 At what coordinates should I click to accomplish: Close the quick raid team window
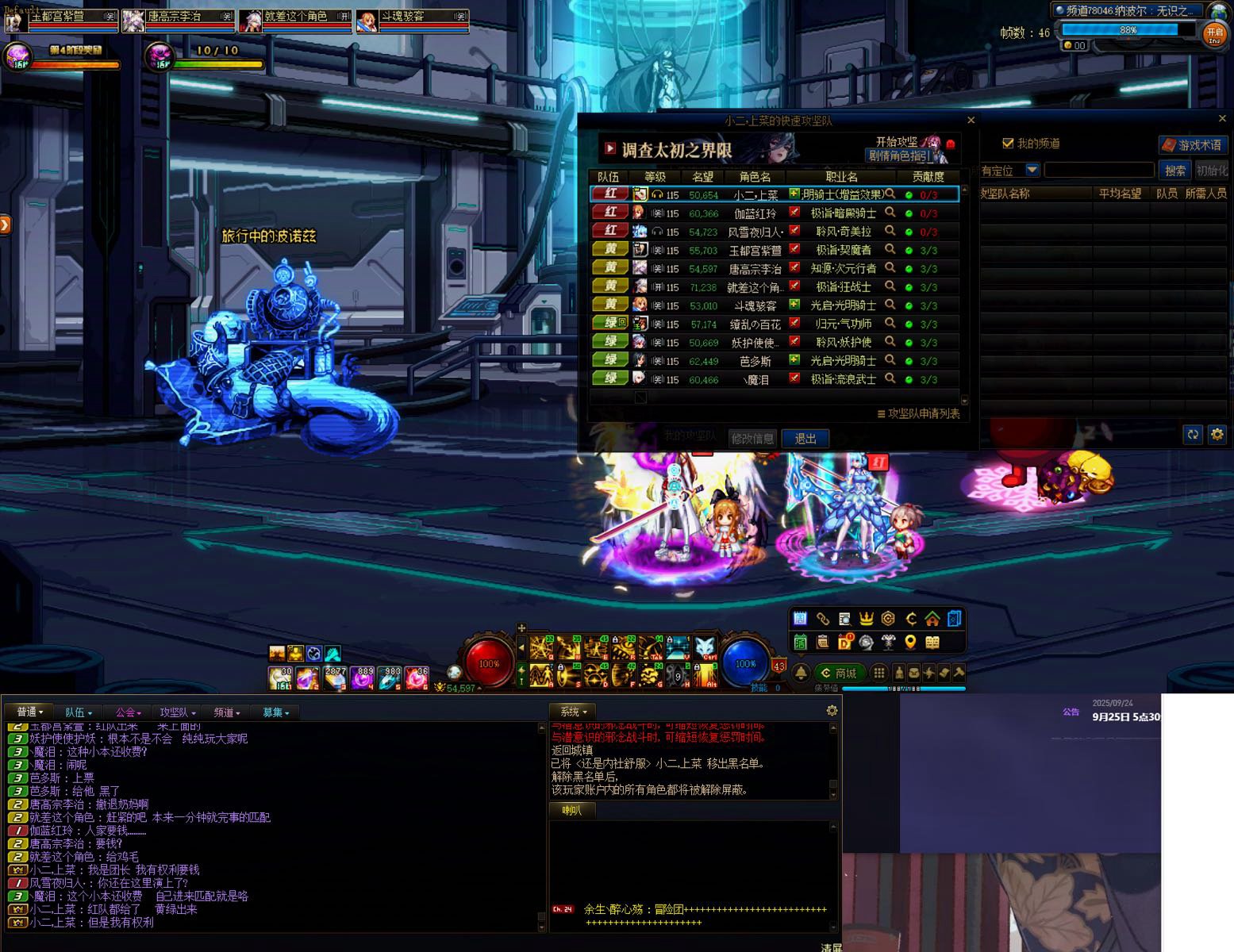tap(971, 121)
